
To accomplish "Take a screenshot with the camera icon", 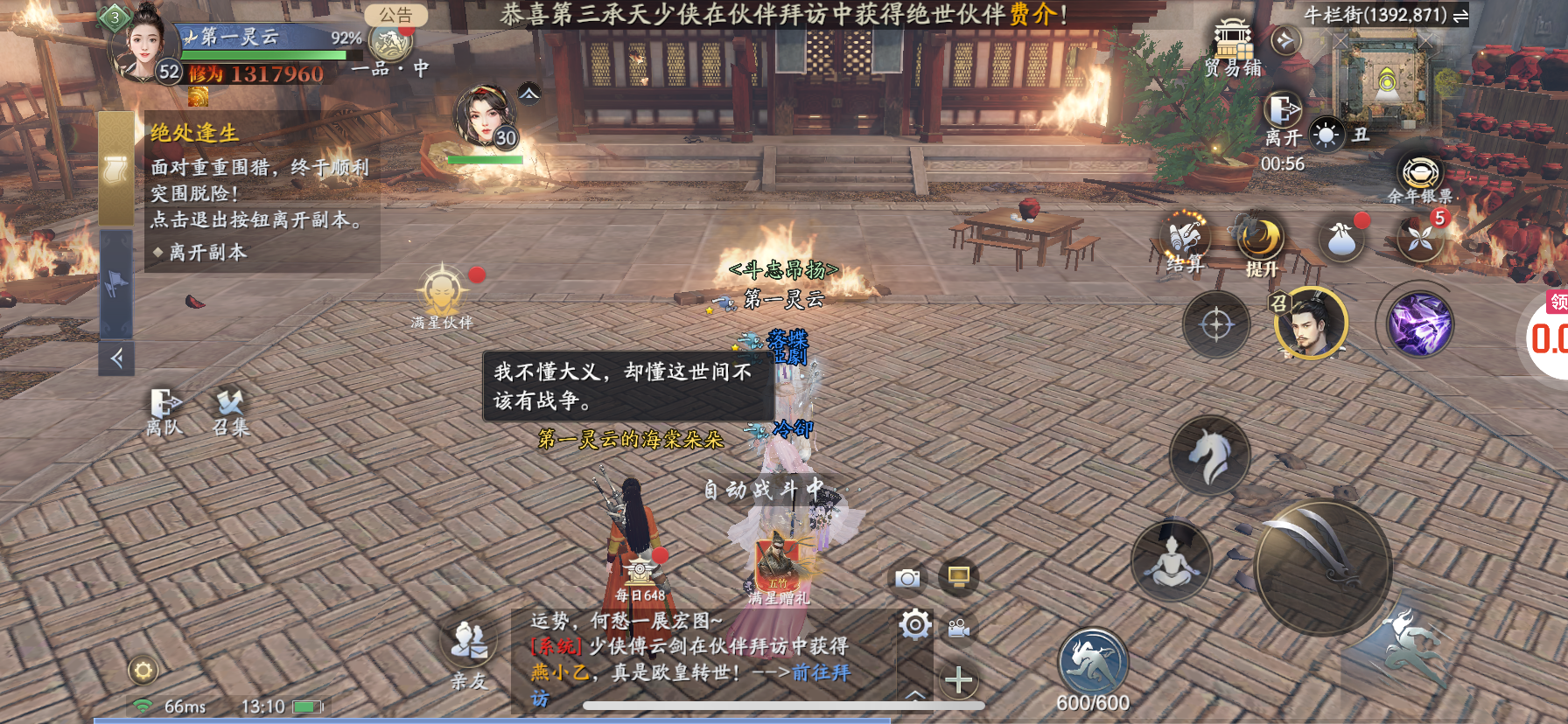I will [907, 578].
